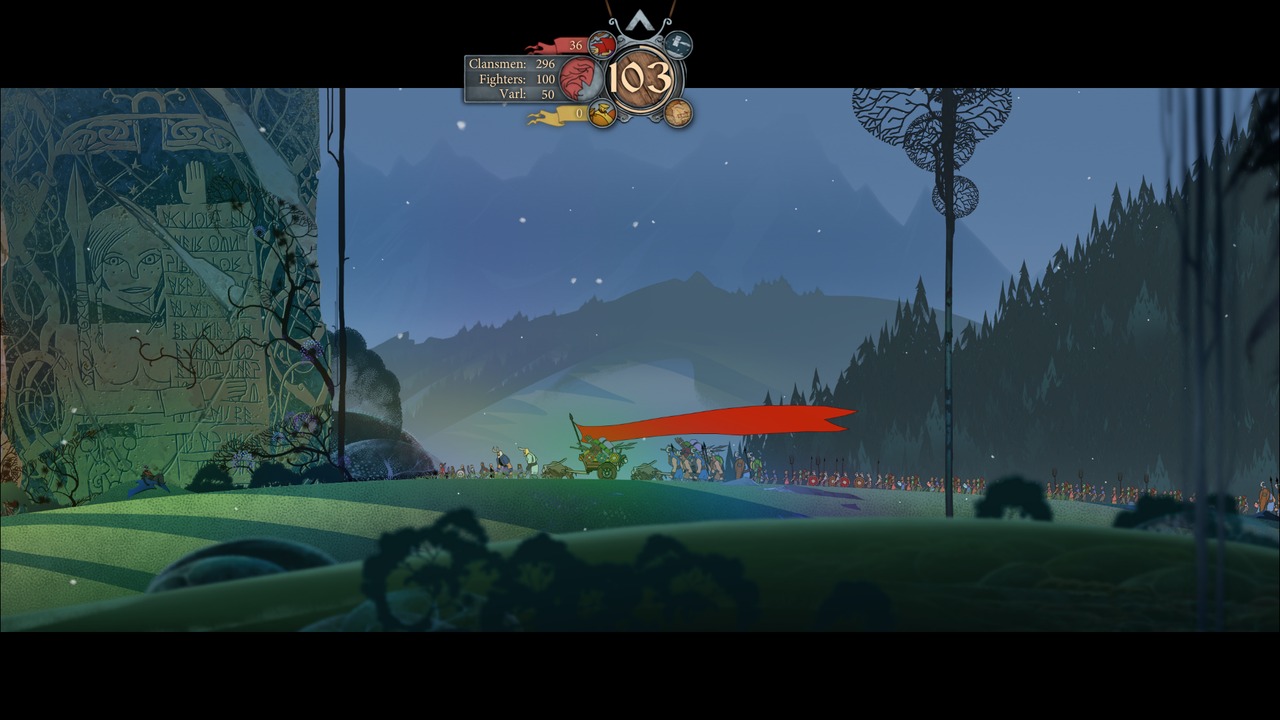Select the yellow supplies sack icon
The width and height of the screenshot is (1280, 720).
point(601,114)
